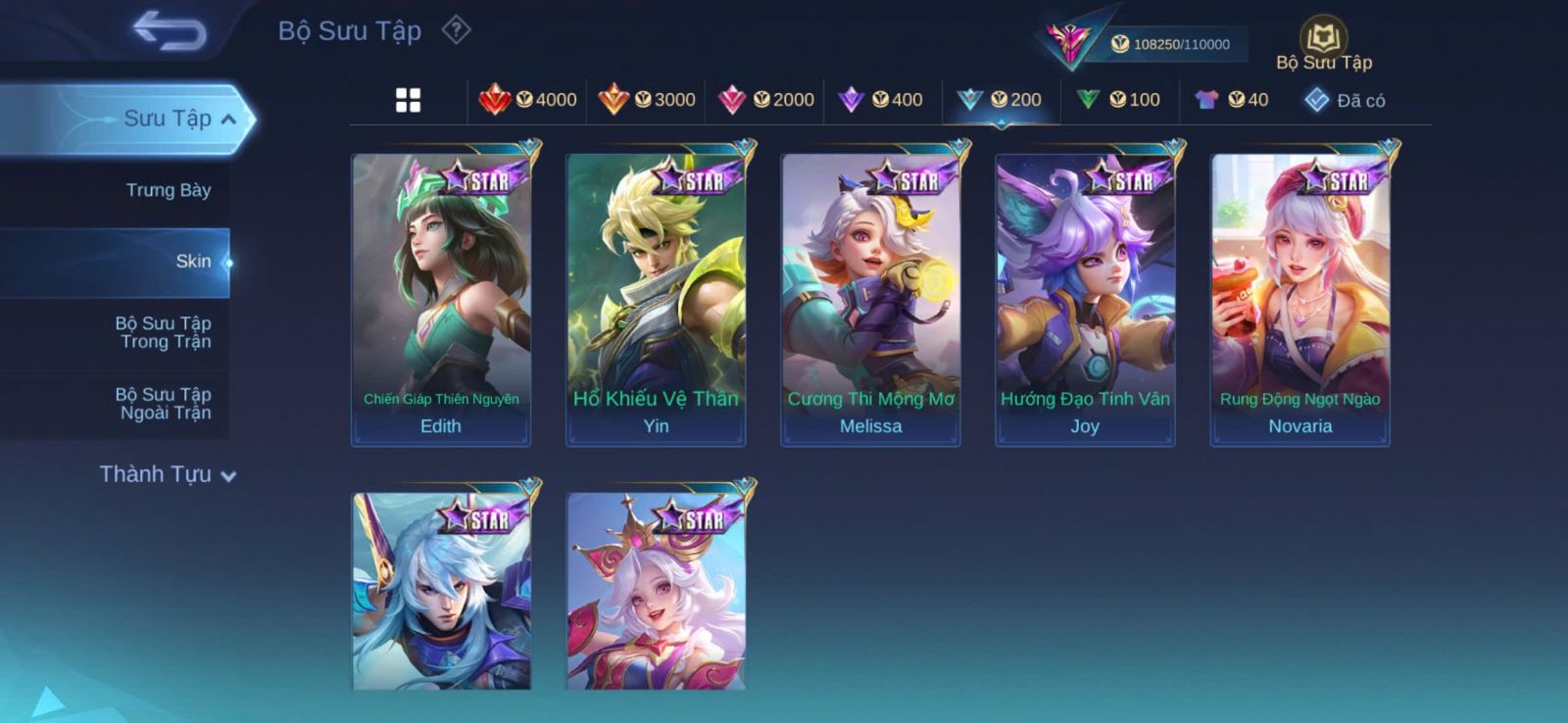Open the question mark help icon
Image resolution: width=1568 pixels, height=723 pixels.
click(456, 30)
